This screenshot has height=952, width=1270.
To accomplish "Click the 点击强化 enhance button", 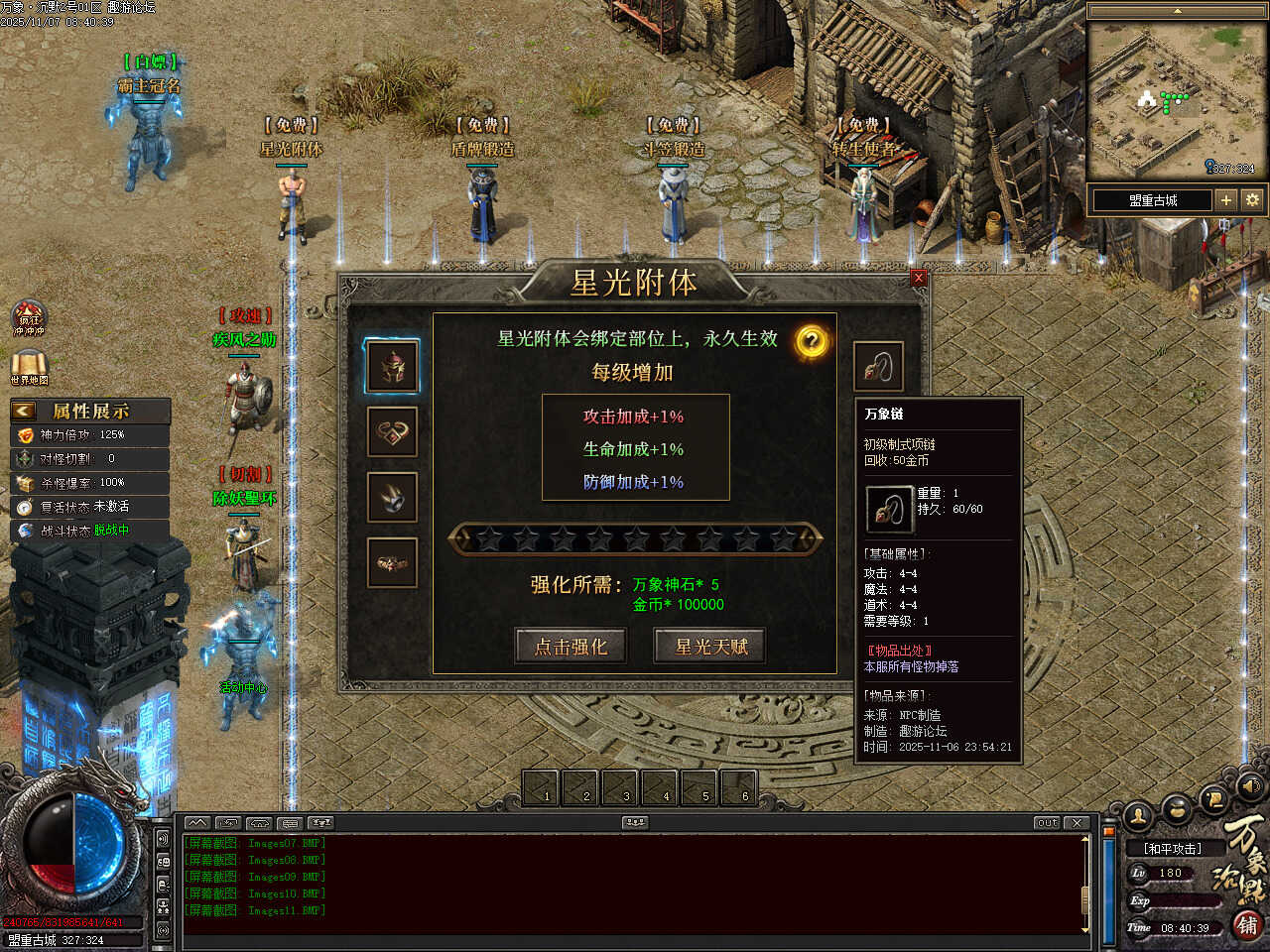I will click(571, 647).
